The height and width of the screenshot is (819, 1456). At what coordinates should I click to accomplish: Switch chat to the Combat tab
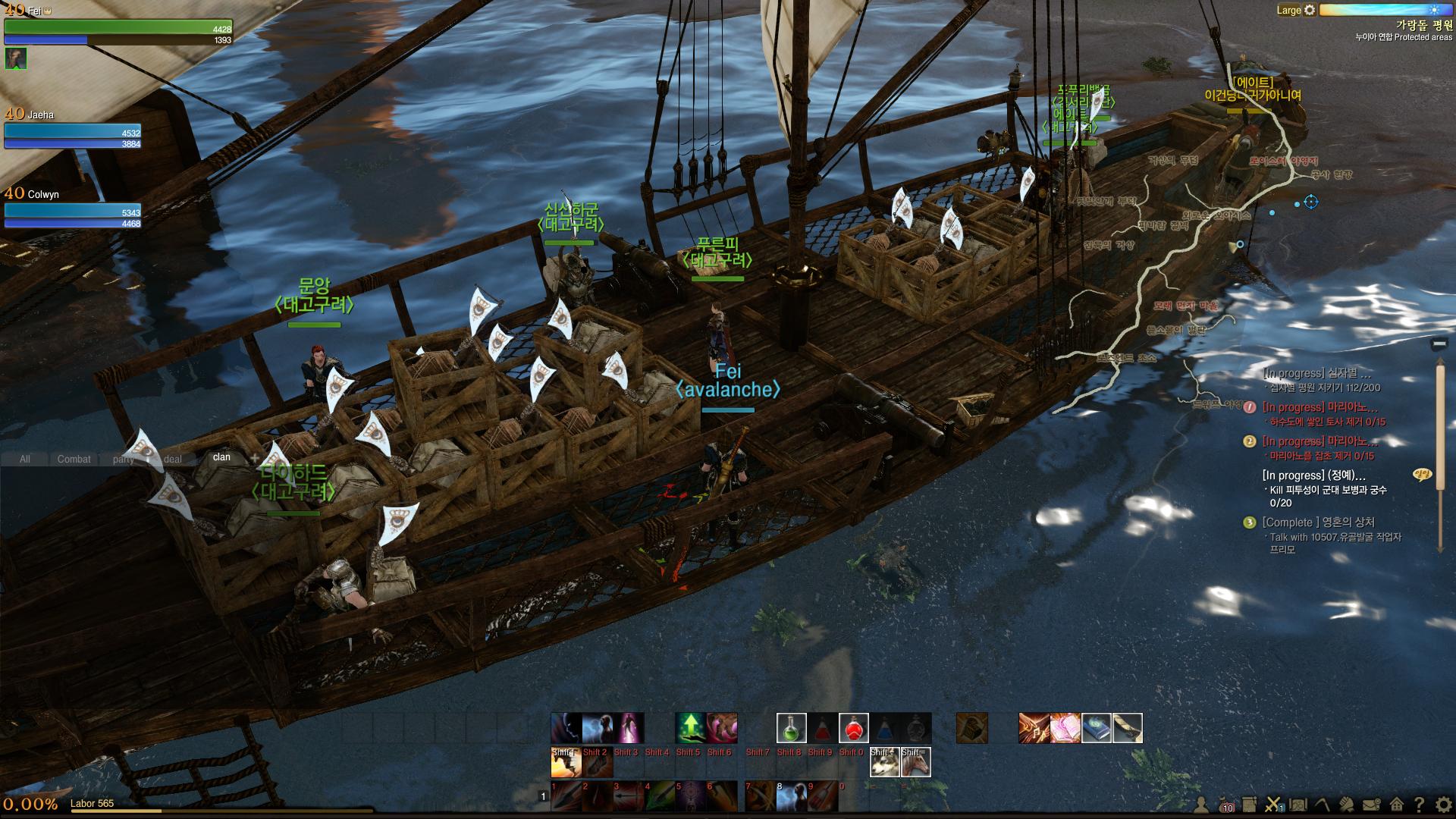coord(74,459)
